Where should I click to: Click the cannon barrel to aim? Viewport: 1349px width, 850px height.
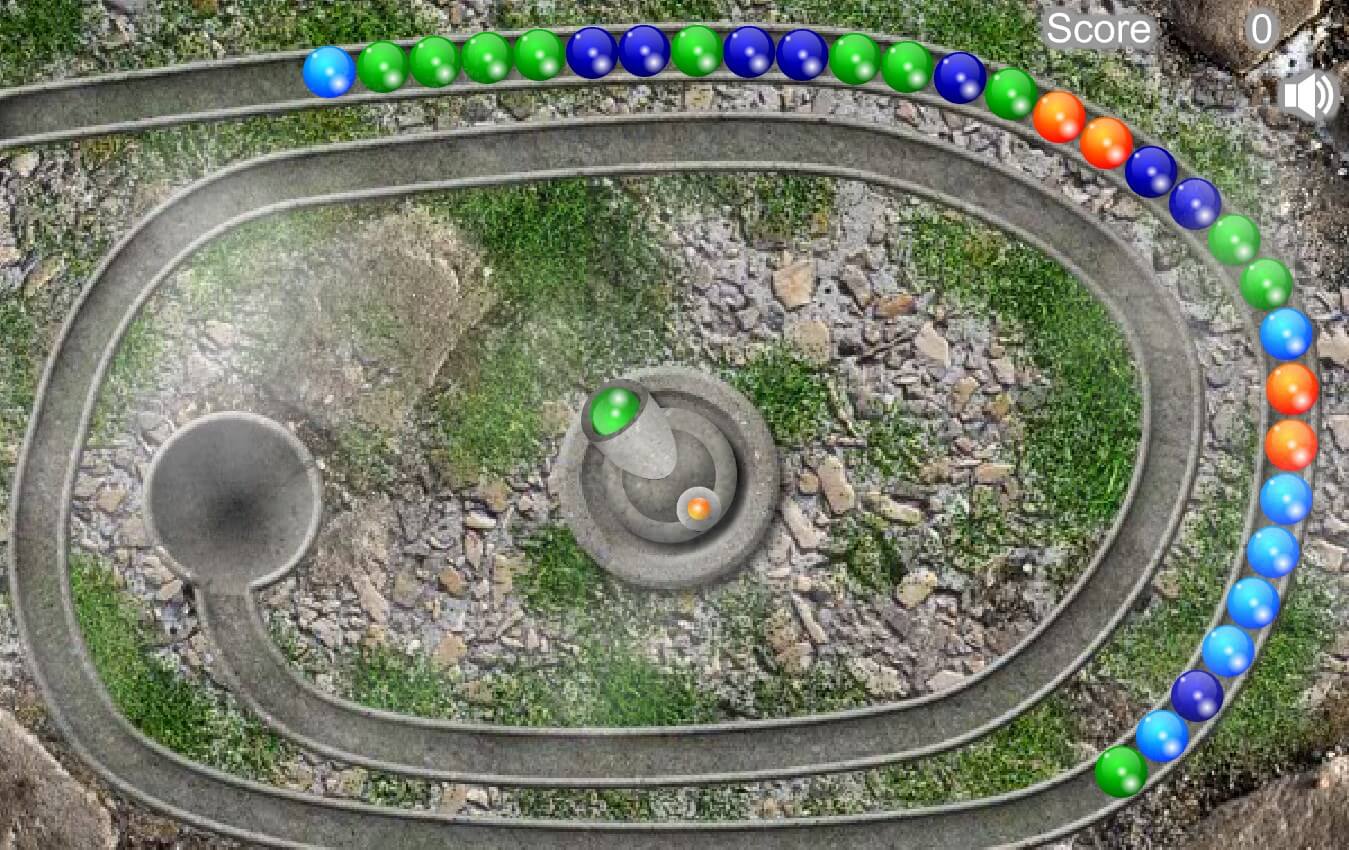point(640,440)
